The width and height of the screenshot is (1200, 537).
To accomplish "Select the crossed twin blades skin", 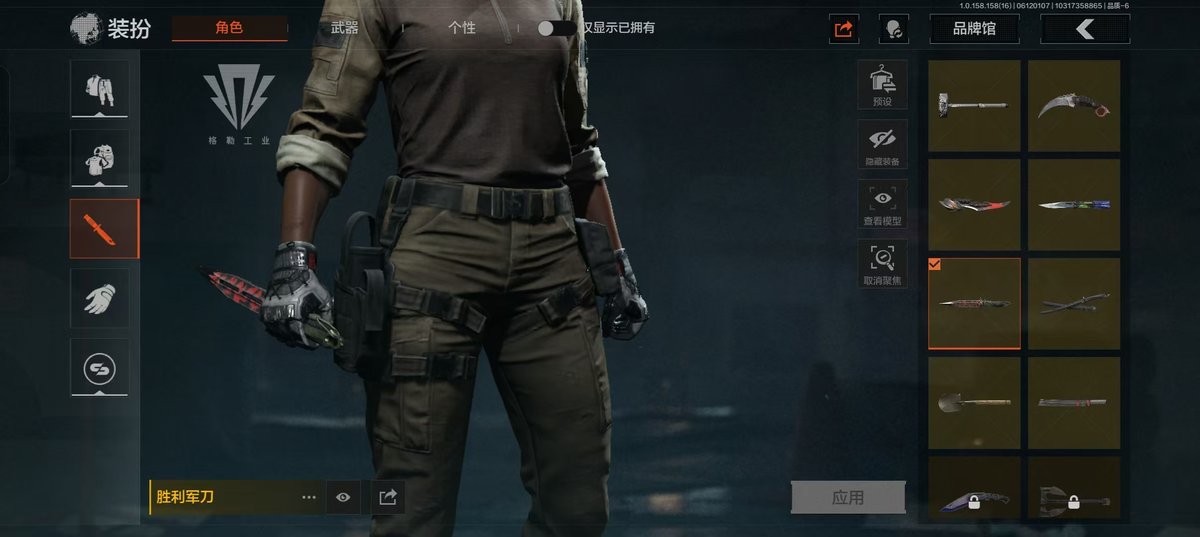I will point(1074,303).
